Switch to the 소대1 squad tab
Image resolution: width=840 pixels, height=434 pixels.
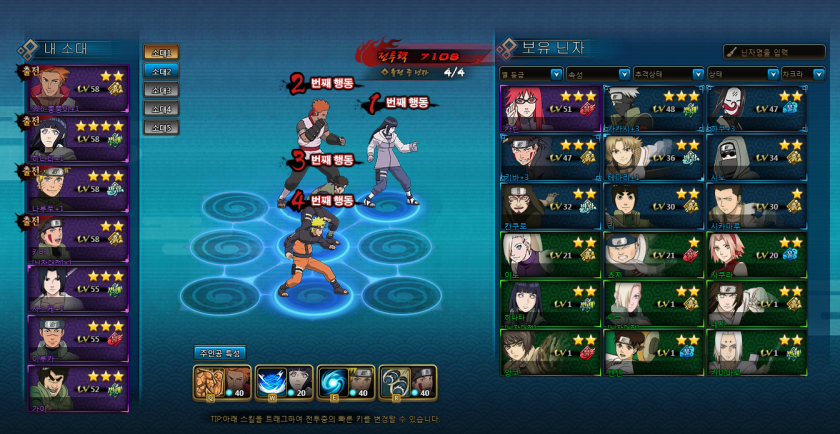pyautogui.click(x=160, y=52)
